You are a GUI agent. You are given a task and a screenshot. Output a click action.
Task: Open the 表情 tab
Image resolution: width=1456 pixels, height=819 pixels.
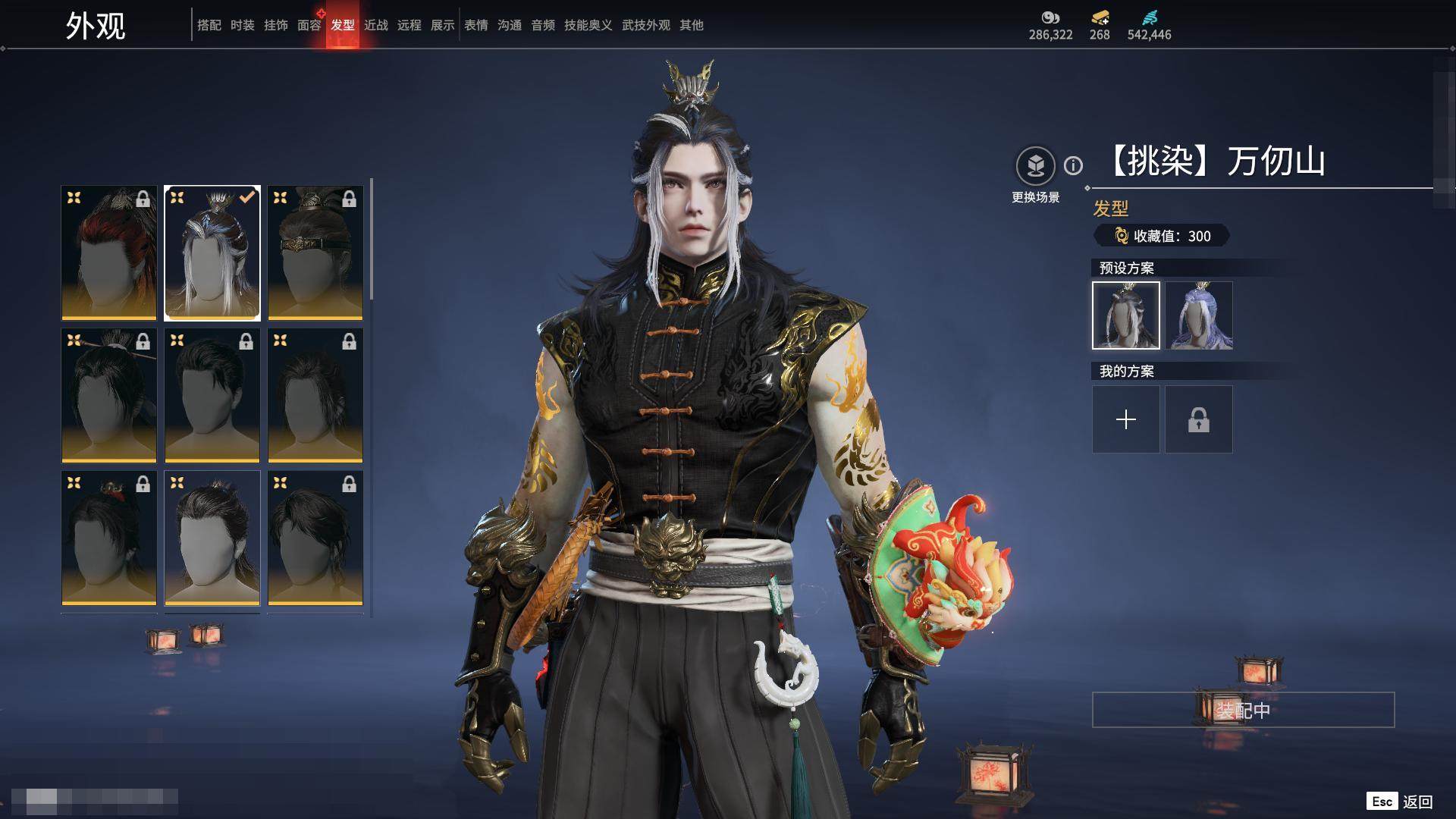point(475,25)
